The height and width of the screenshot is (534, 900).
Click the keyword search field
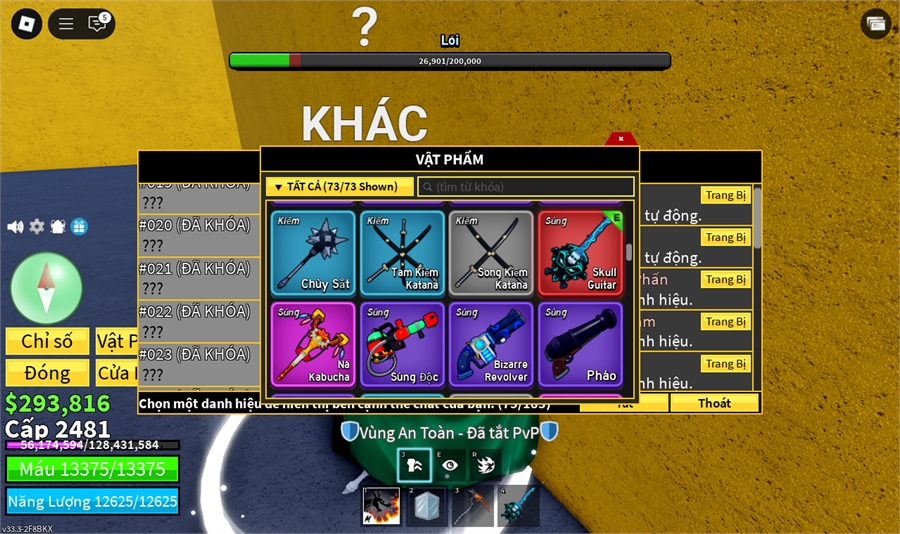click(526, 187)
